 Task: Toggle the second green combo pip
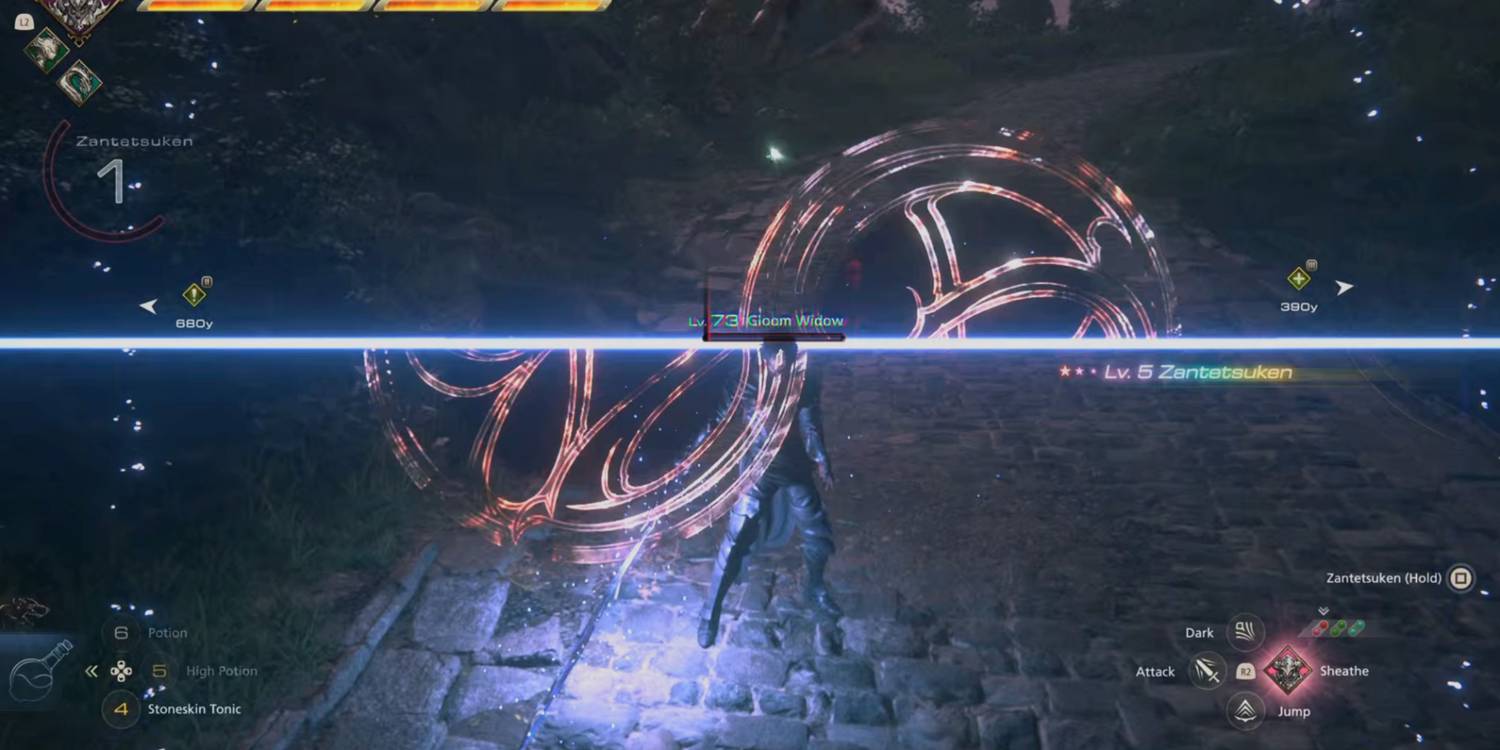click(1356, 628)
